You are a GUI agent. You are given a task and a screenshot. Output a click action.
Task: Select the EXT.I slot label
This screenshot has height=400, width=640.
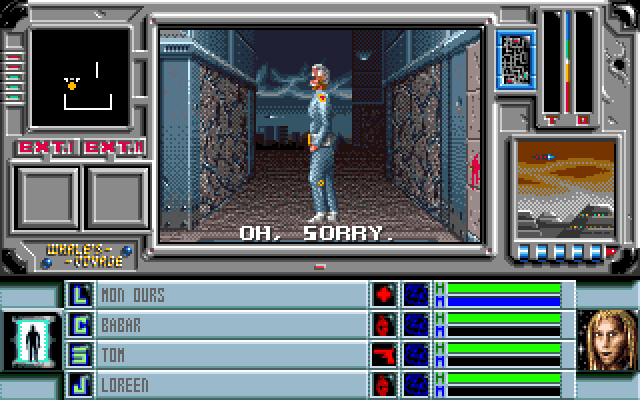(46, 148)
